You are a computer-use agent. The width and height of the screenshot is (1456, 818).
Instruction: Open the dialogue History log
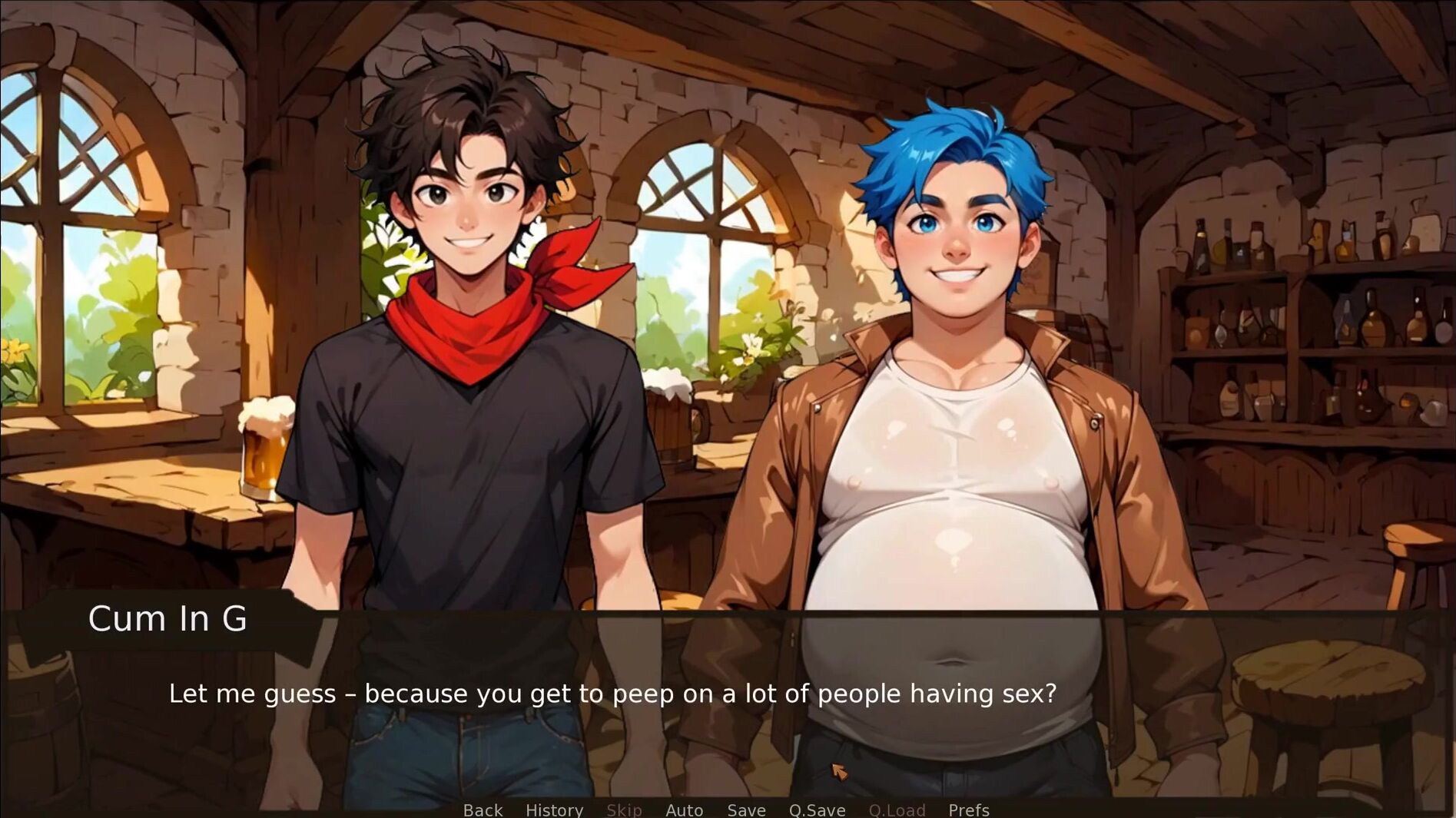554,810
